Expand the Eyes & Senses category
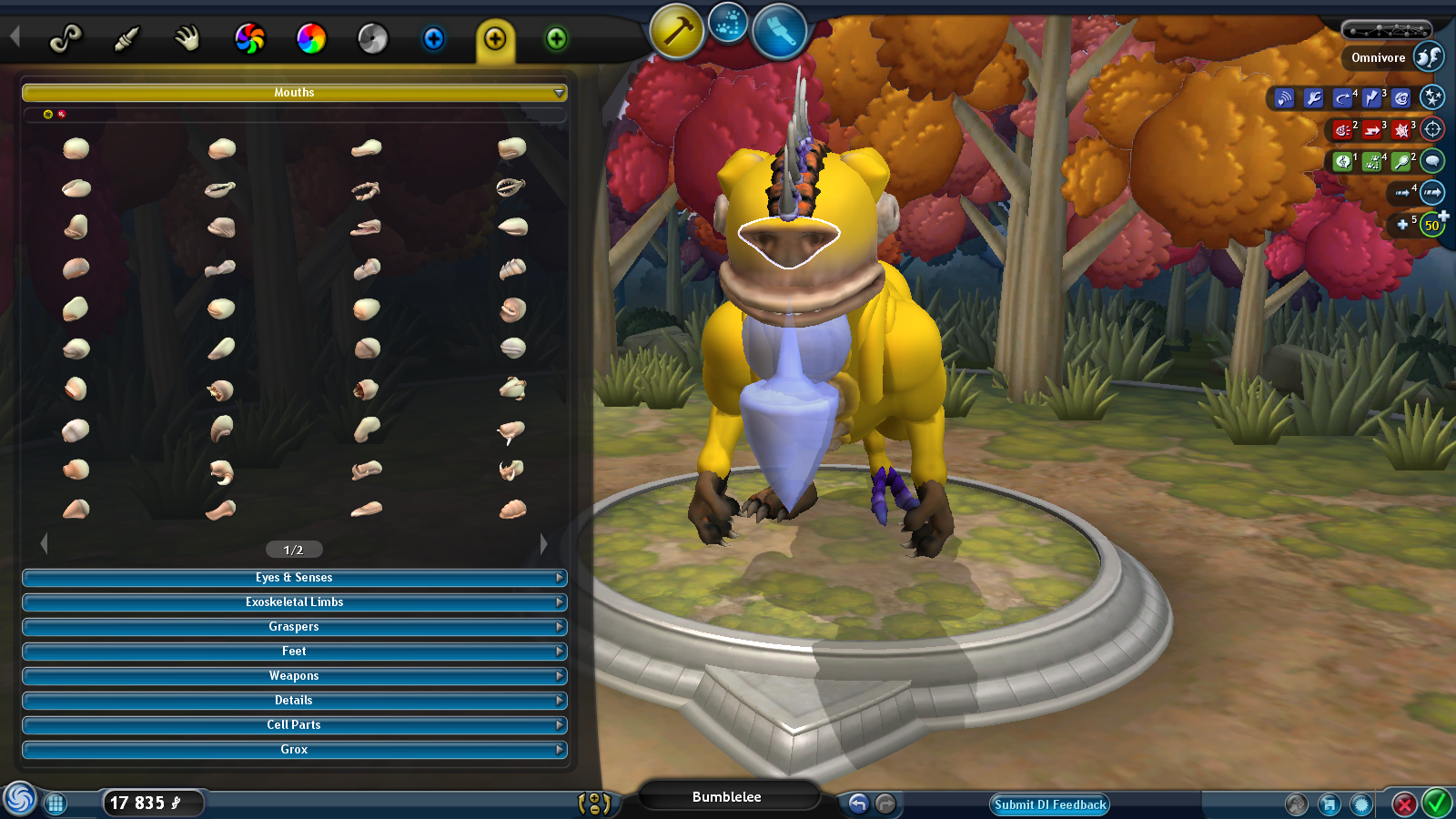The width and height of the screenshot is (1456, 819). [x=294, y=578]
